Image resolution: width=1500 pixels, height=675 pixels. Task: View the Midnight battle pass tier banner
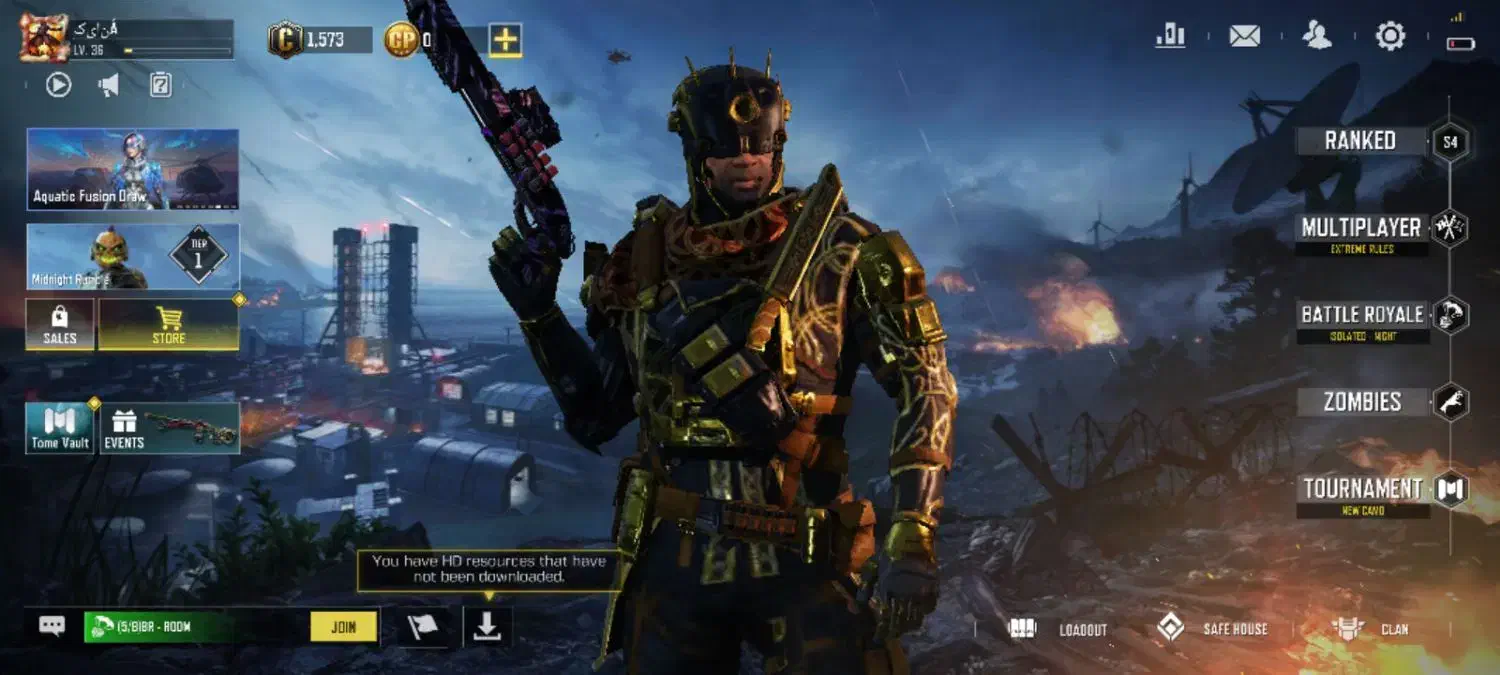133,257
